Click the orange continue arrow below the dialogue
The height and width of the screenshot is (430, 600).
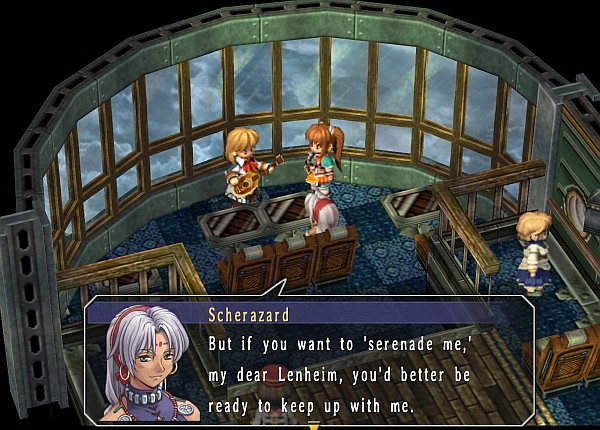(x=313, y=425)
